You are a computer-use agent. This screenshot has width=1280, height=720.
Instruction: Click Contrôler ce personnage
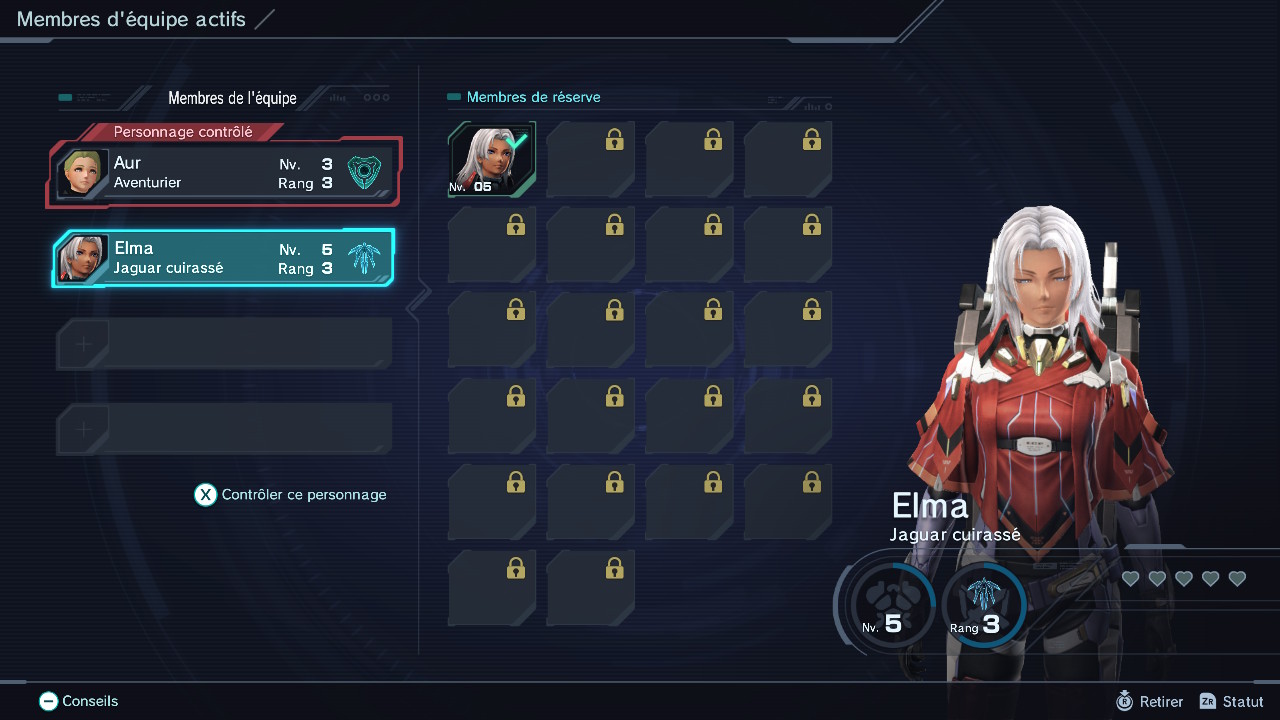[x=290, y=494]
